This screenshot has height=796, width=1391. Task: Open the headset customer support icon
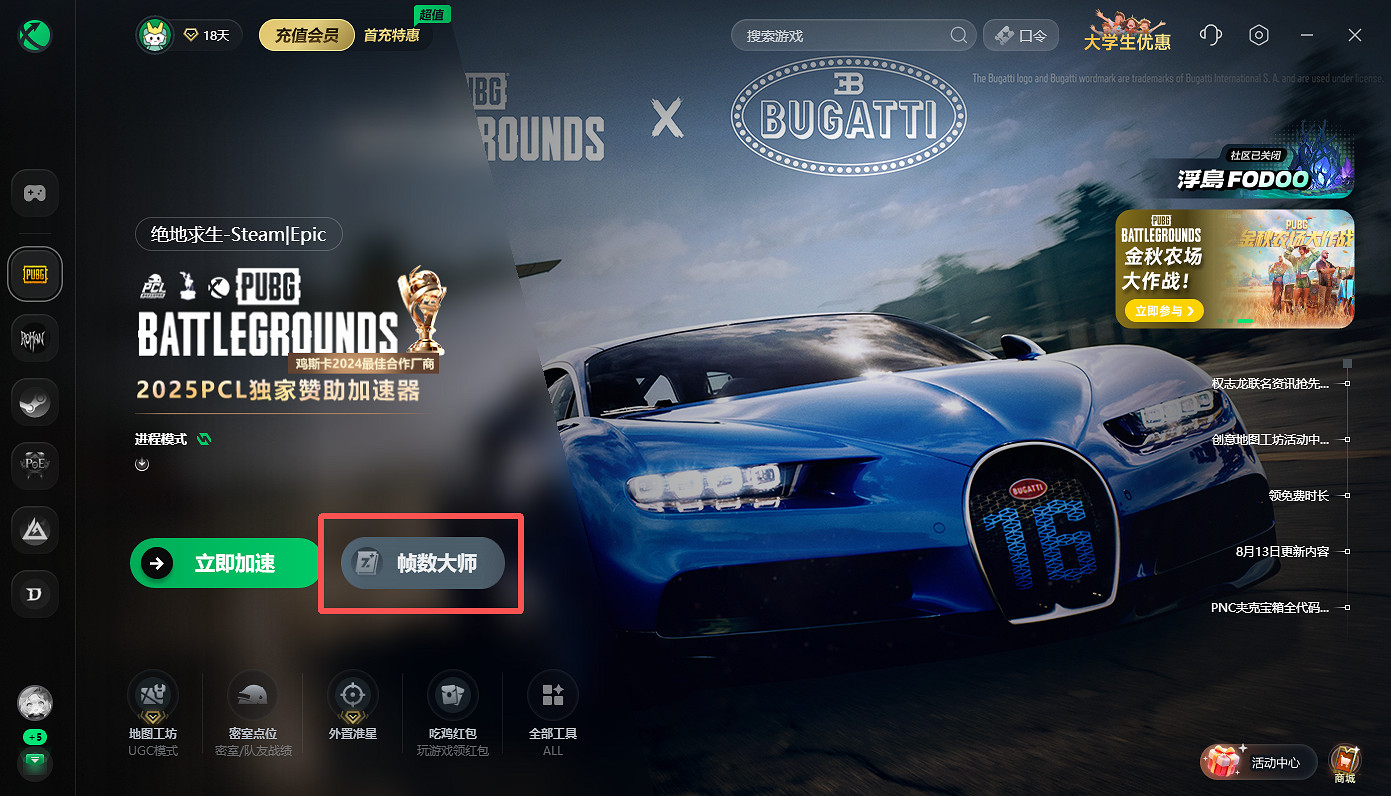tap(1210, 34)
